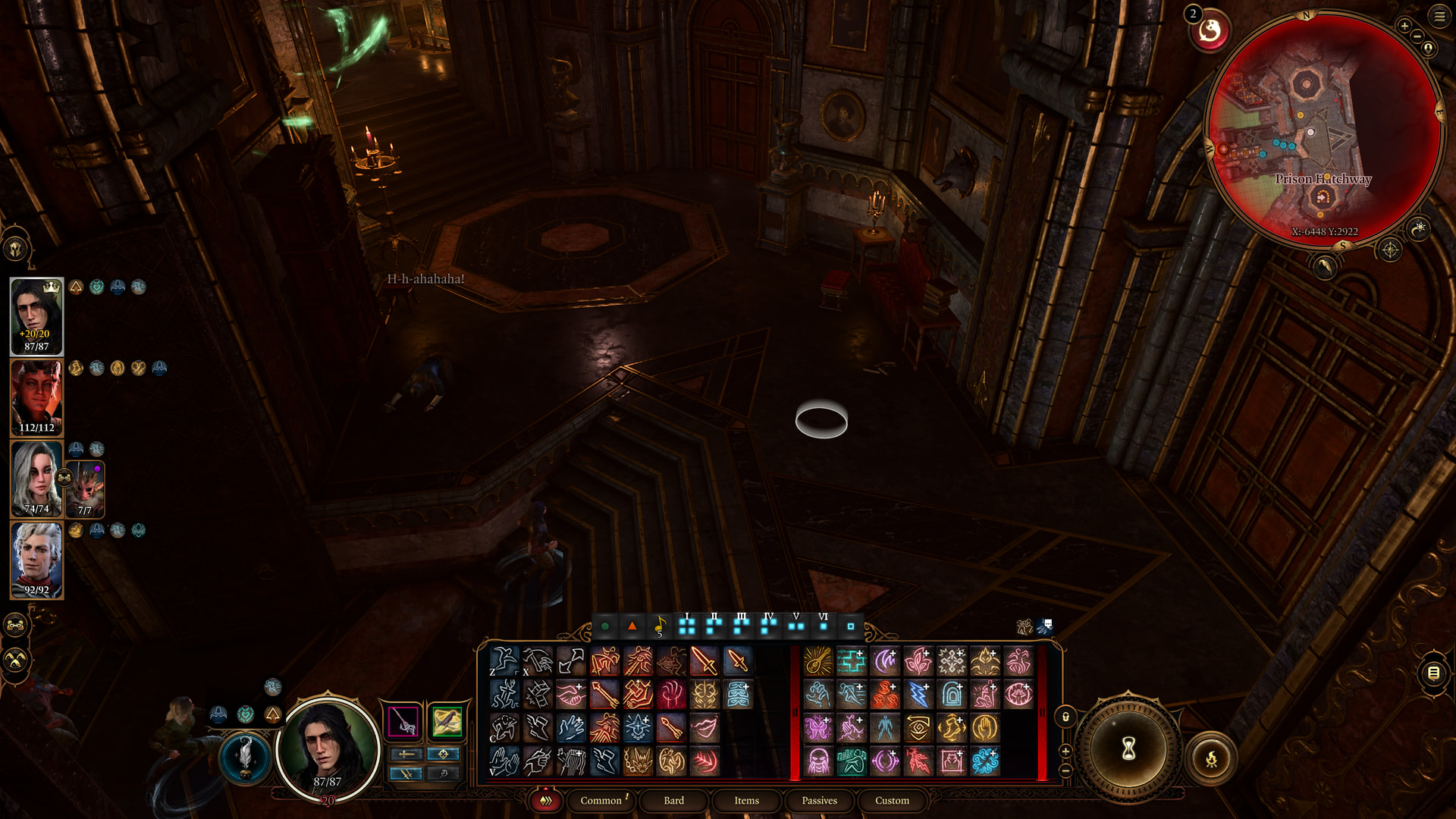Image resolution: width=1456 pixels, height=819 pixels.
Task: Open the campfire rest menu
Action: point(1211,758)
